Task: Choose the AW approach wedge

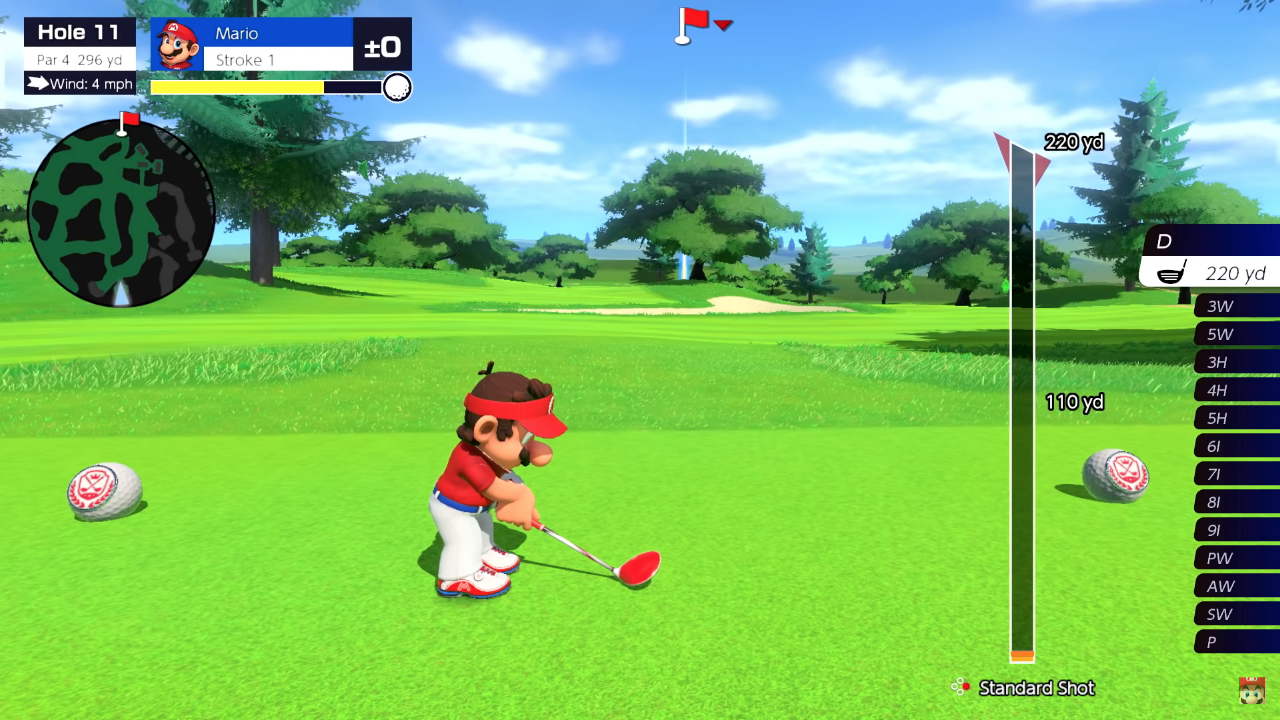Action: tap(1236, 586)
